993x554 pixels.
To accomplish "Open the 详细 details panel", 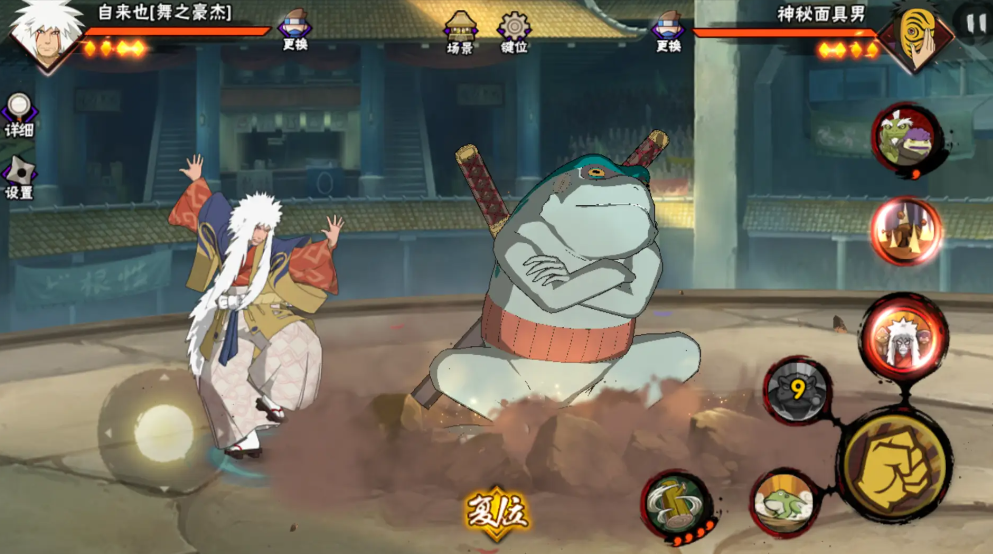I will pos(19,114).
